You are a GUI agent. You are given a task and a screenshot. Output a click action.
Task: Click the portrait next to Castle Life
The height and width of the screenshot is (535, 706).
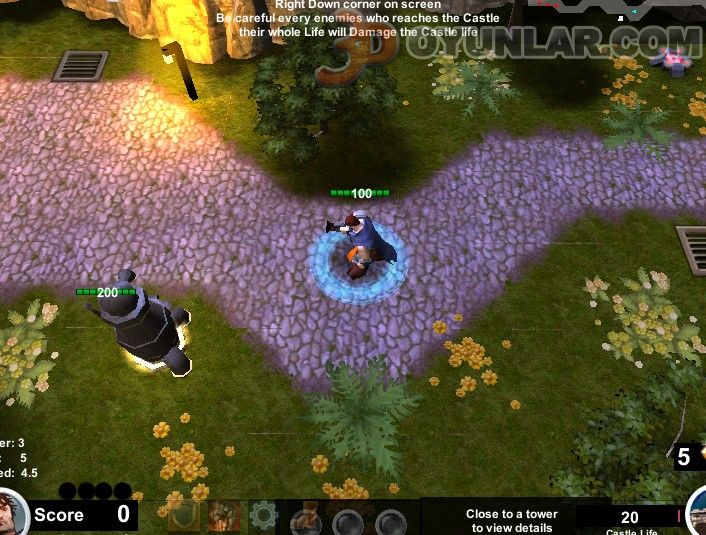point(697,511)
